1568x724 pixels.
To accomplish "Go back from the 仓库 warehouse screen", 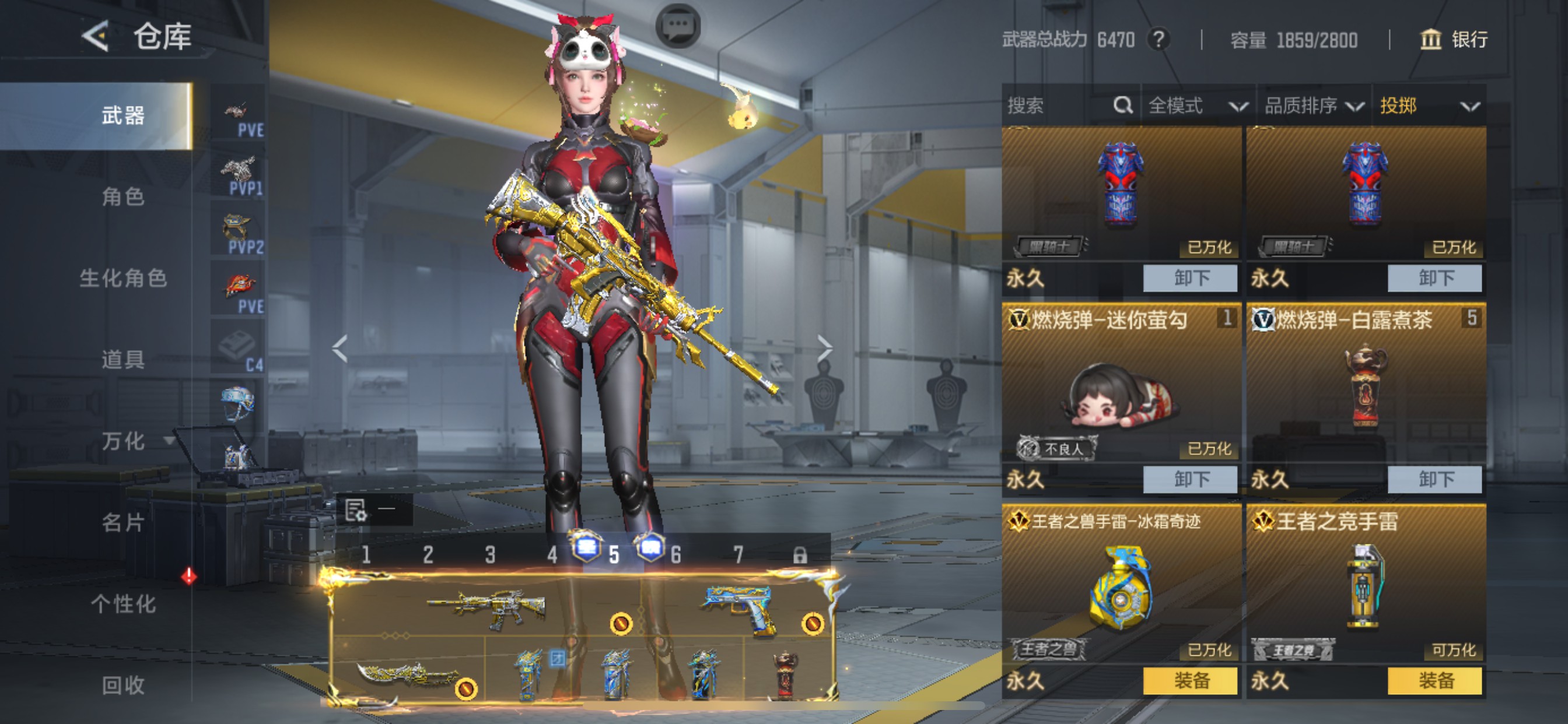I will (x=96, y=37).
